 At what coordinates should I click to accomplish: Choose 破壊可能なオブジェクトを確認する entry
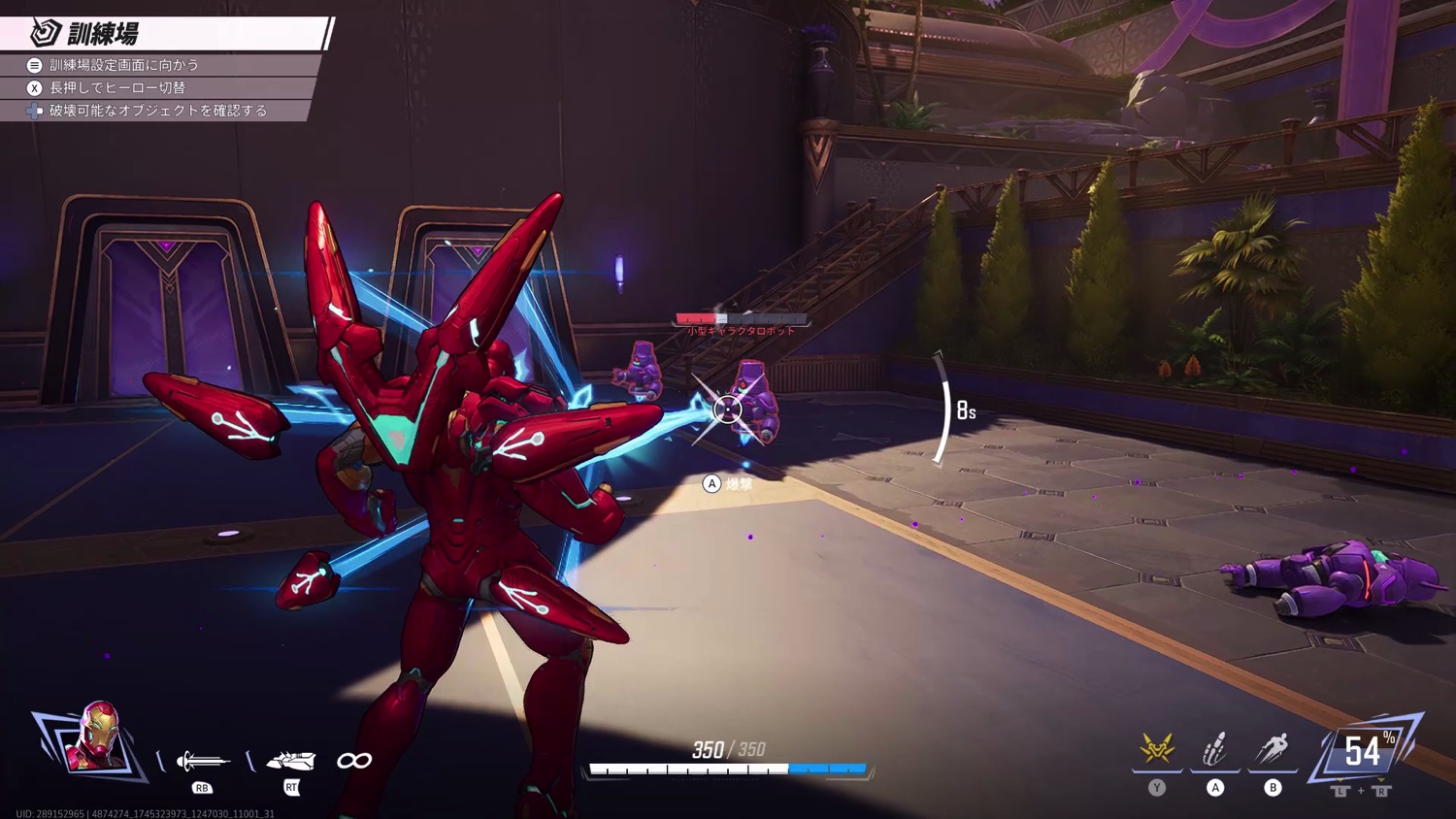[157, 111]
